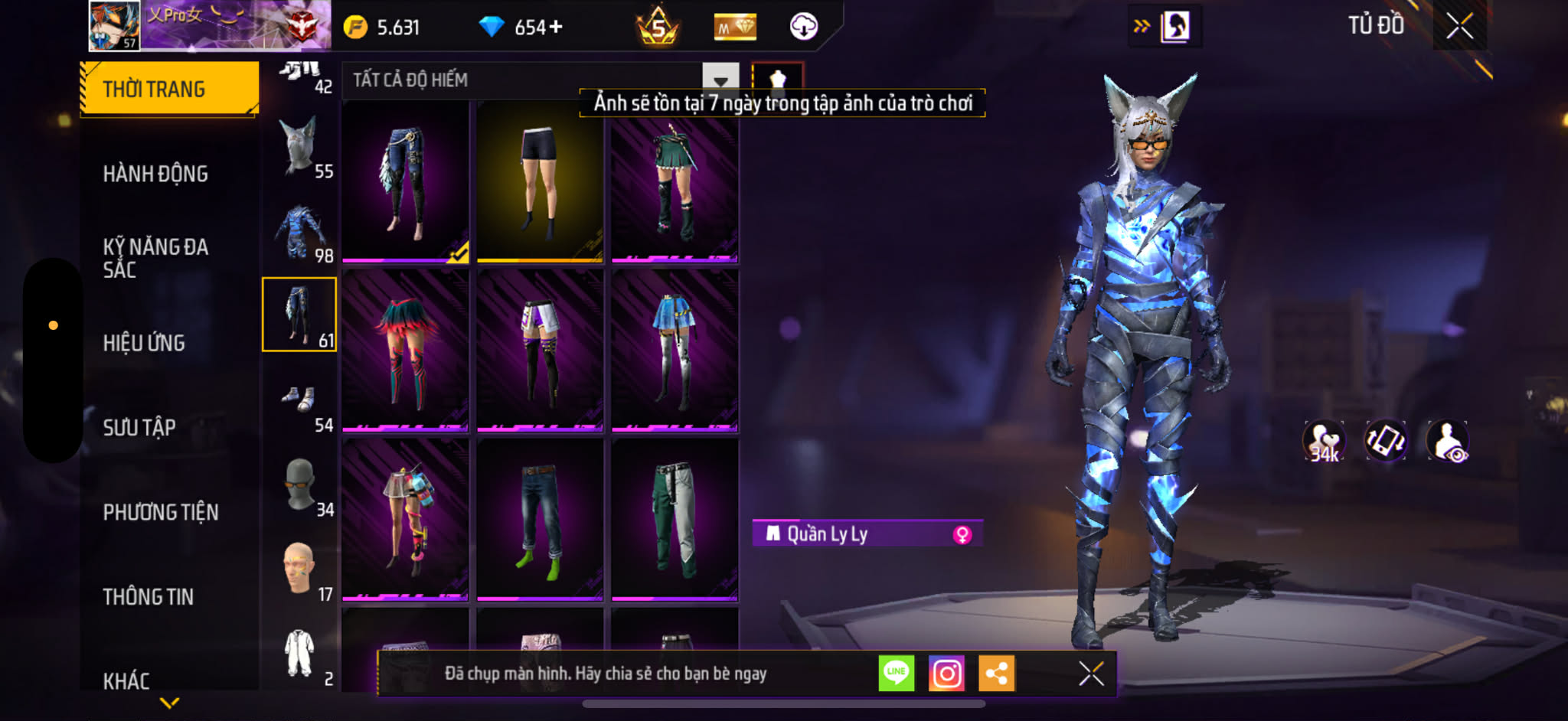Tap the orange share icon
This screenshot has width=1568, height=721.
[996, 674]
